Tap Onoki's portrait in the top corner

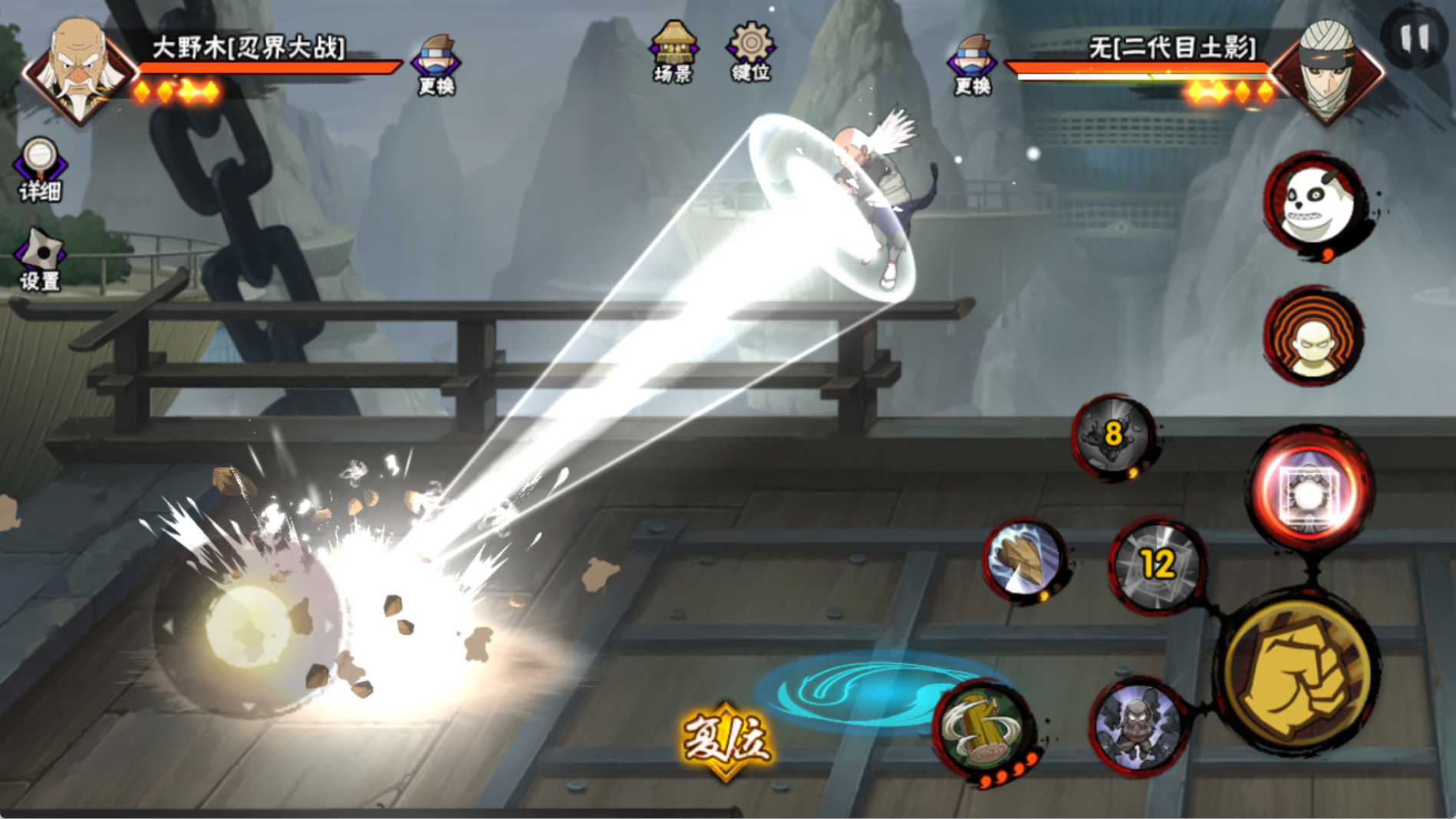[x=79, y=69]
